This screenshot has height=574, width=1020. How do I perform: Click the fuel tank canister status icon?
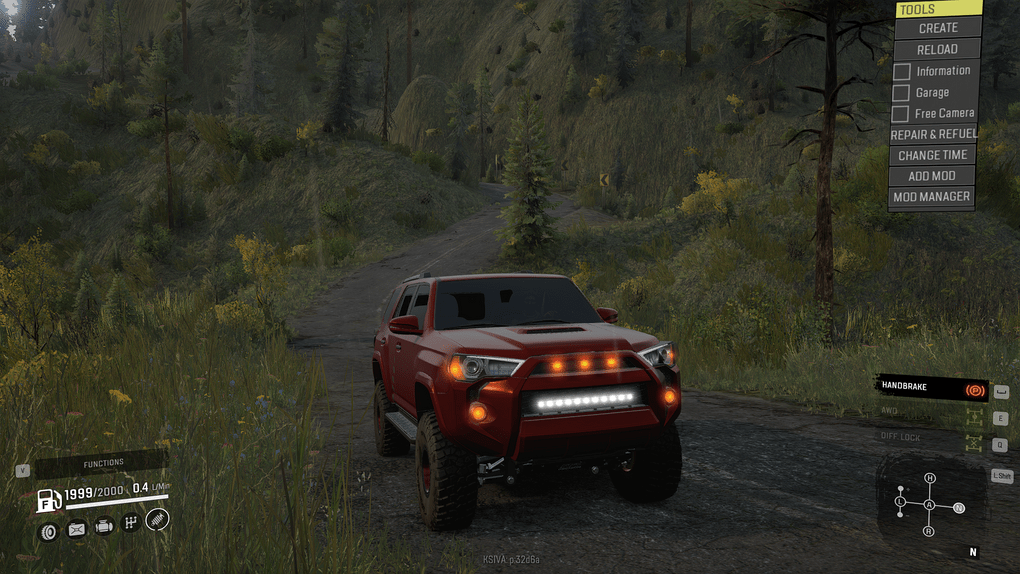[76, 530]
